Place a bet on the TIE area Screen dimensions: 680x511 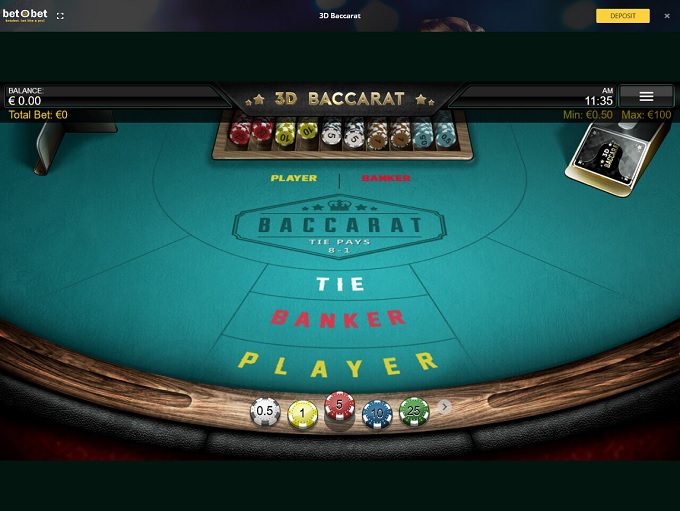point(340,284)
